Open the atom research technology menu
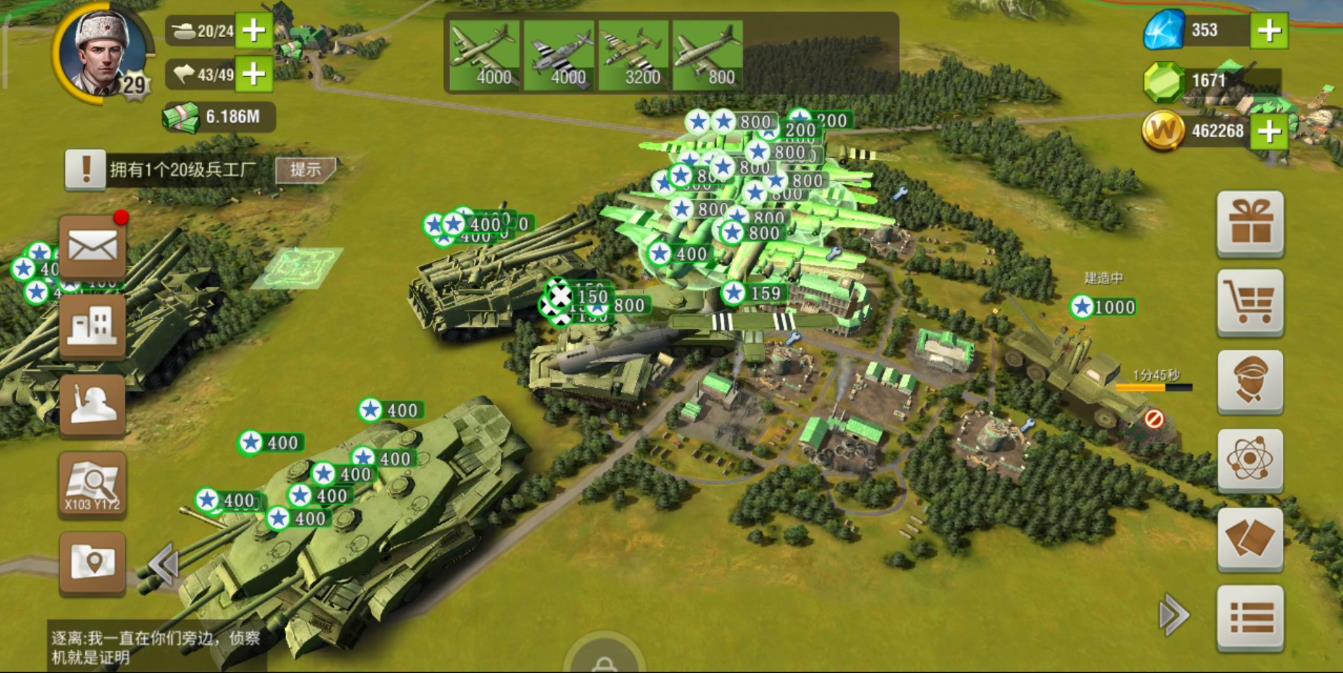The height and width of the screenshot is (673, 1343). 1250,460
